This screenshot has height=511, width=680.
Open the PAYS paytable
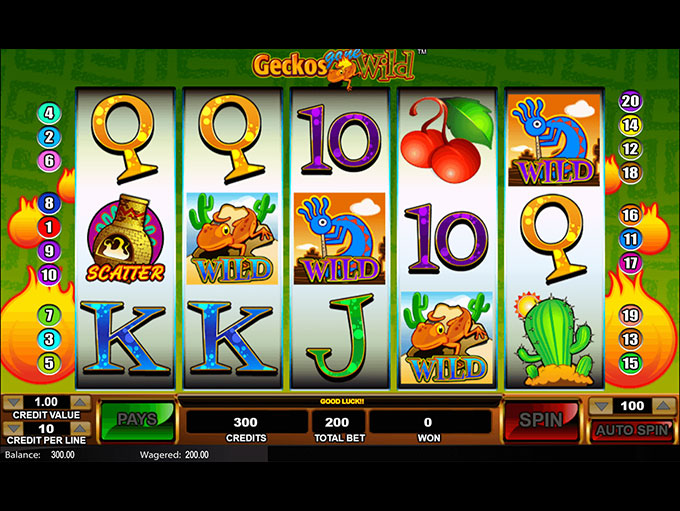(136, 420)
